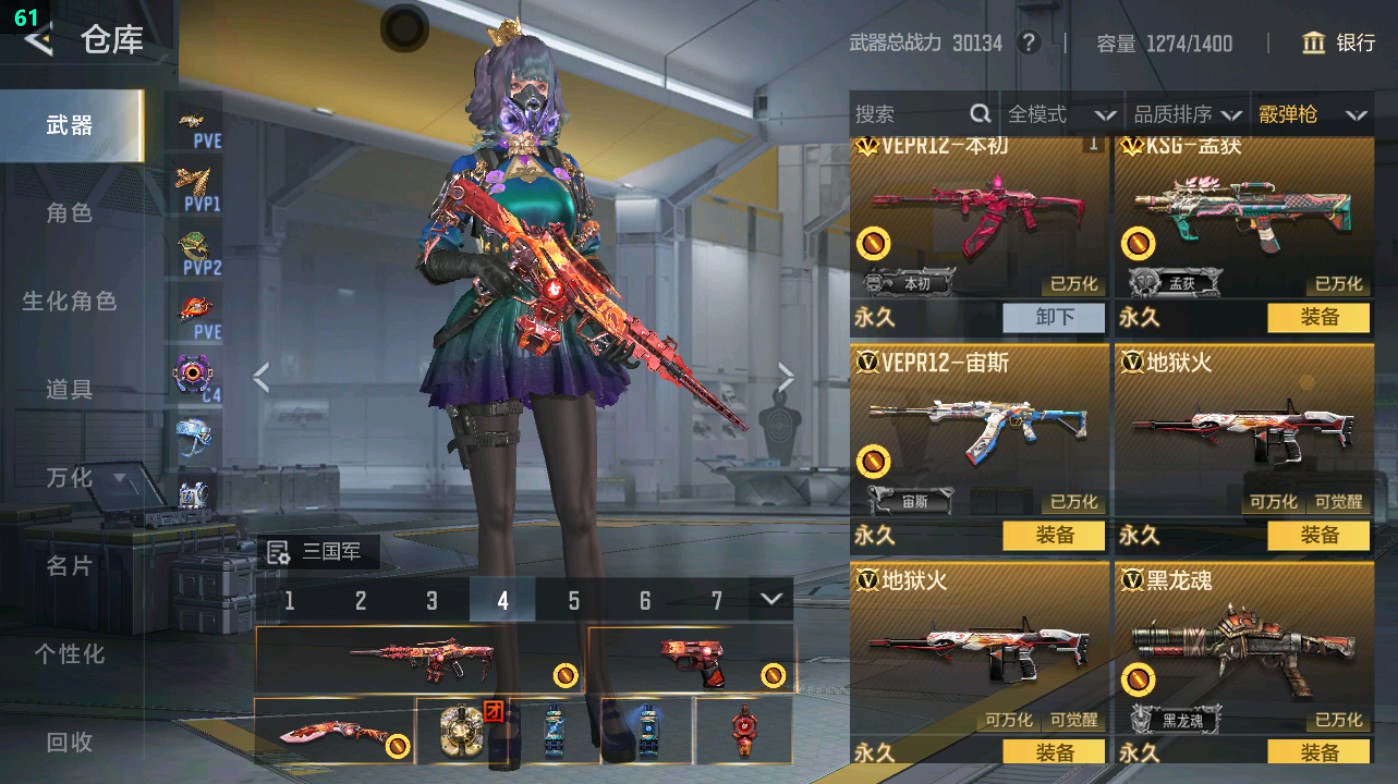Open the 全模式 mode dropdown
Screen dimensions: 1398x784
1061,115
